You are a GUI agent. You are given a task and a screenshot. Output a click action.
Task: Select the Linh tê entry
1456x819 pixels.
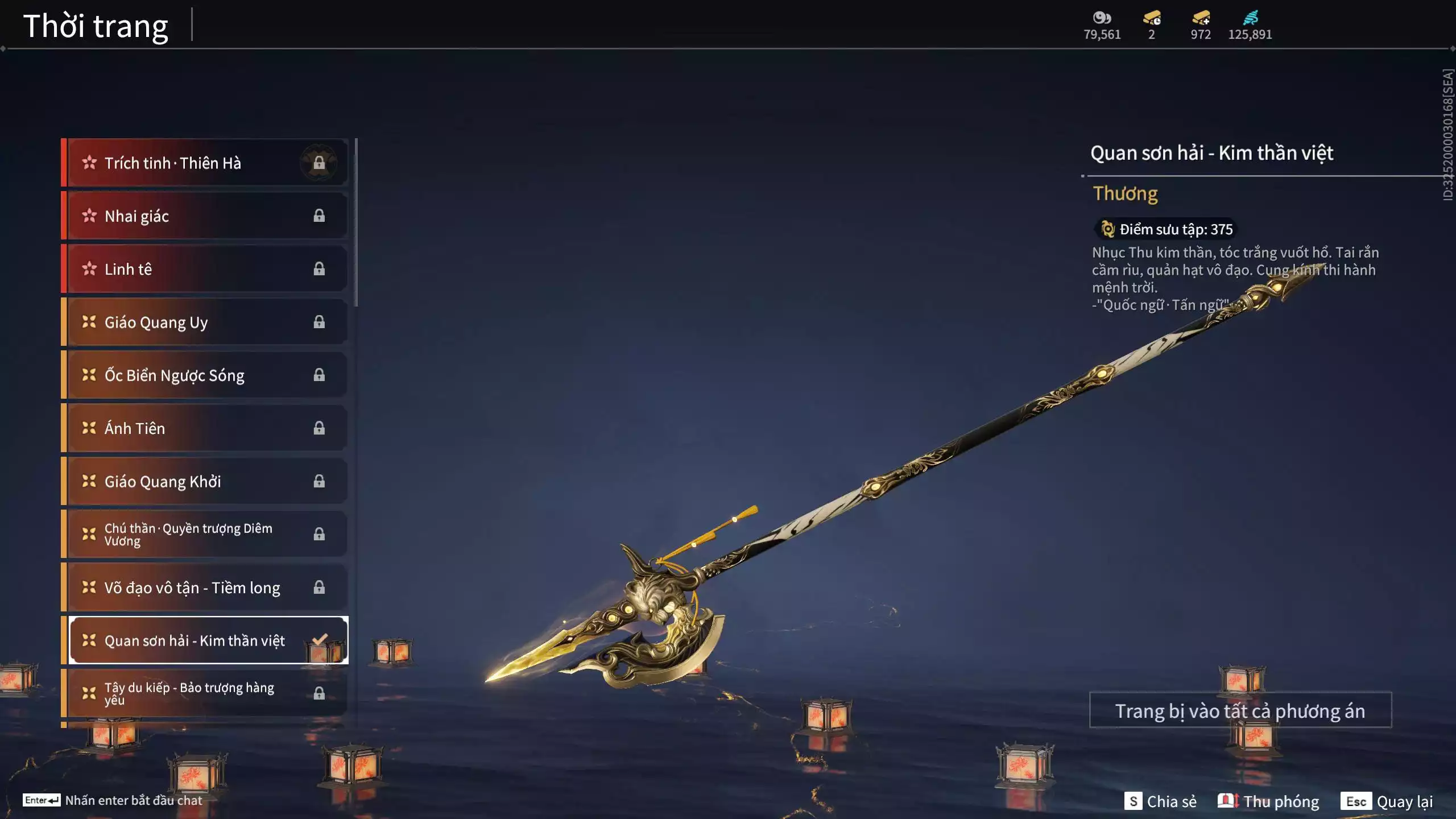[205, 269]
